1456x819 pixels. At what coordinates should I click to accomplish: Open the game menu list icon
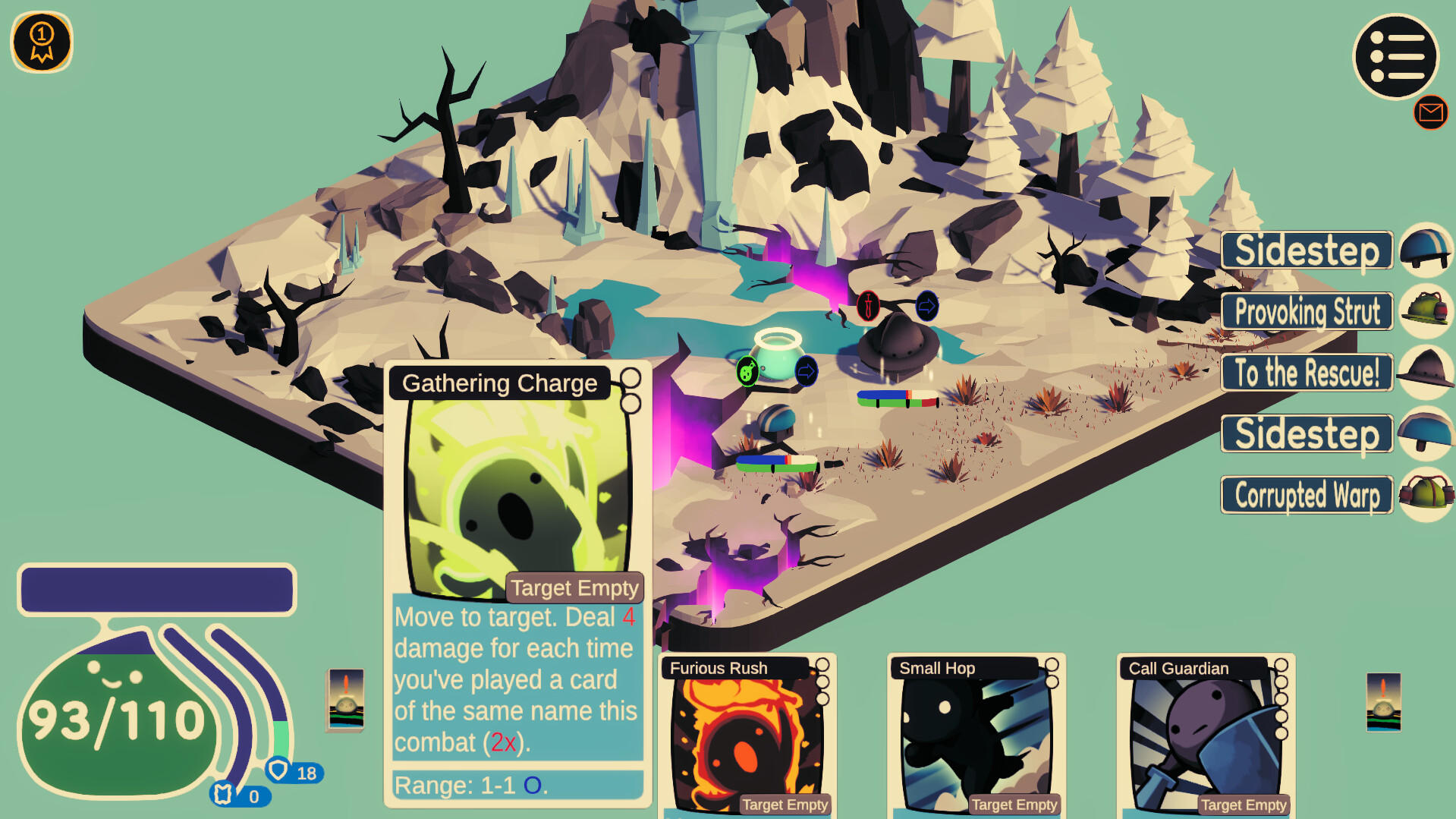[x=1395, y=57]
